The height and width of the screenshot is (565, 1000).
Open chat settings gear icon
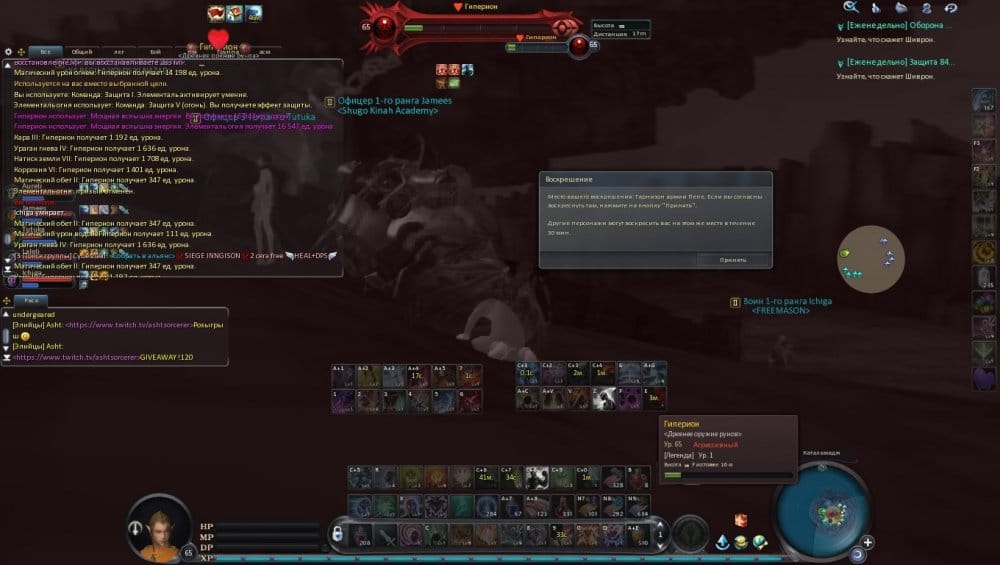pos(8,51)
